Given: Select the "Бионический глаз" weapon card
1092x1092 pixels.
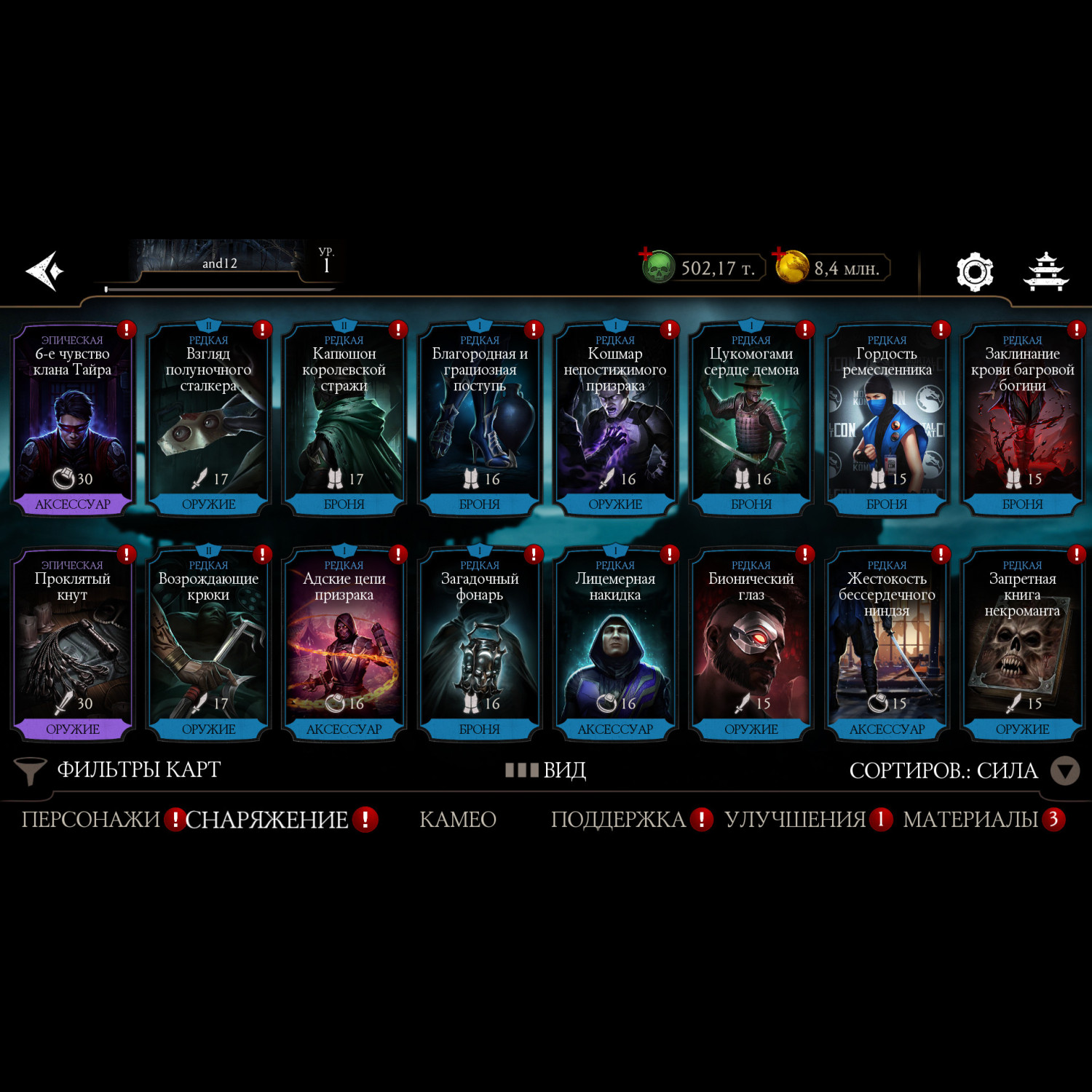Looking at the screenshot, I should point(751,645).
